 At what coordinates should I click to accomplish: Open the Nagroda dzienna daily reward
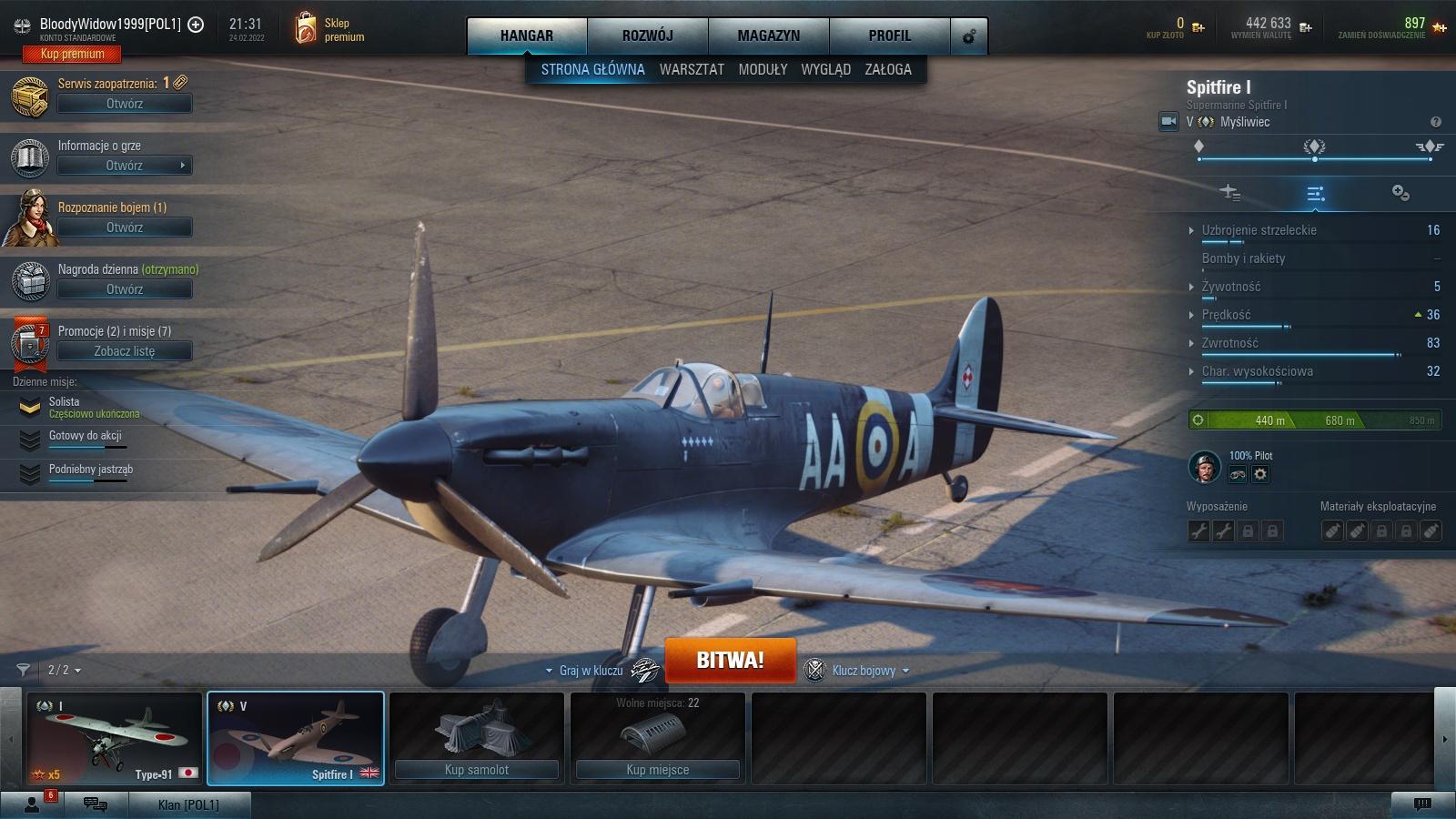(x=125, y=289)
